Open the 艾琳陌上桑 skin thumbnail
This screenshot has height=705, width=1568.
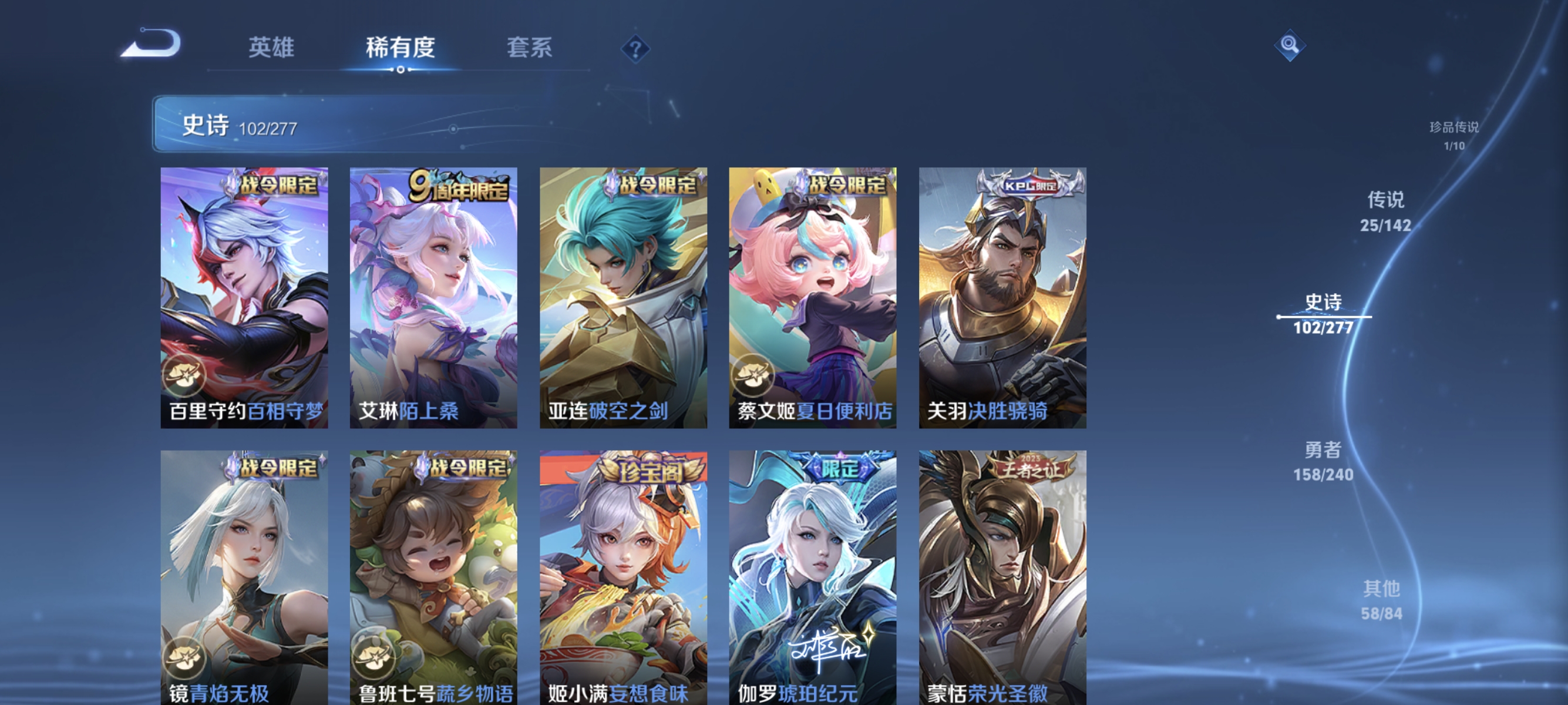click(x=433, y=298)
